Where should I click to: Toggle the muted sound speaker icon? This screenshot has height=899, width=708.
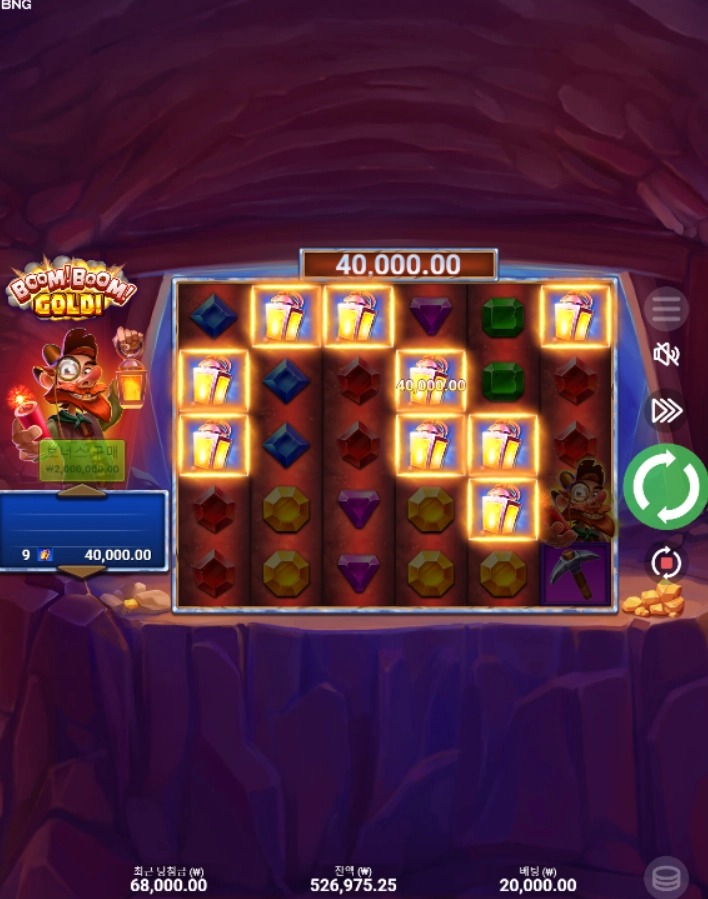[x=666, y=354]
